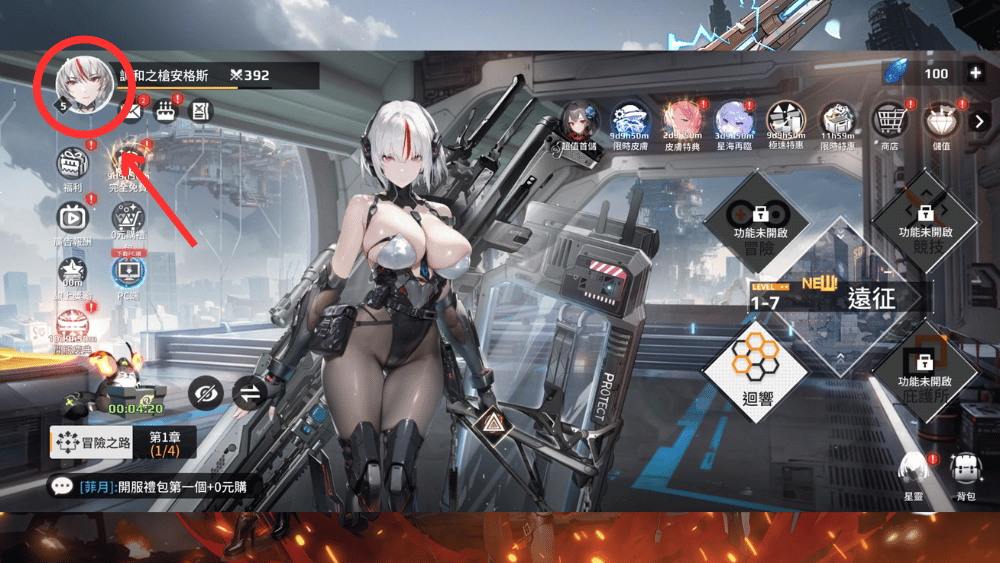1000x563 pixels.
Task: Enter the 遠征 expedition level 1-7
Action: (x=838, y=296)
